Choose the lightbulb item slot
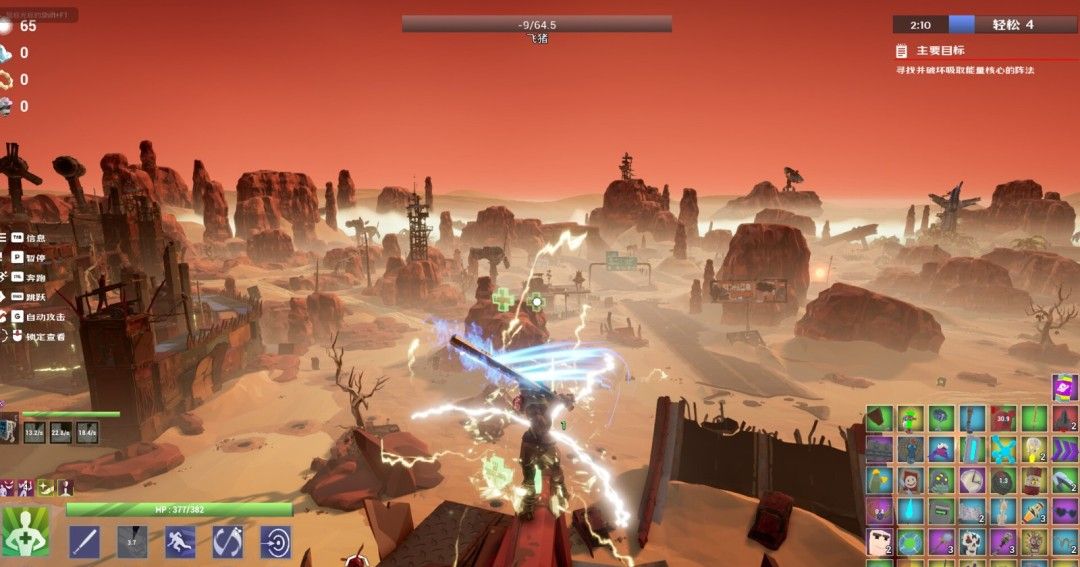The image size is (1080, 567). [1033, 449]
